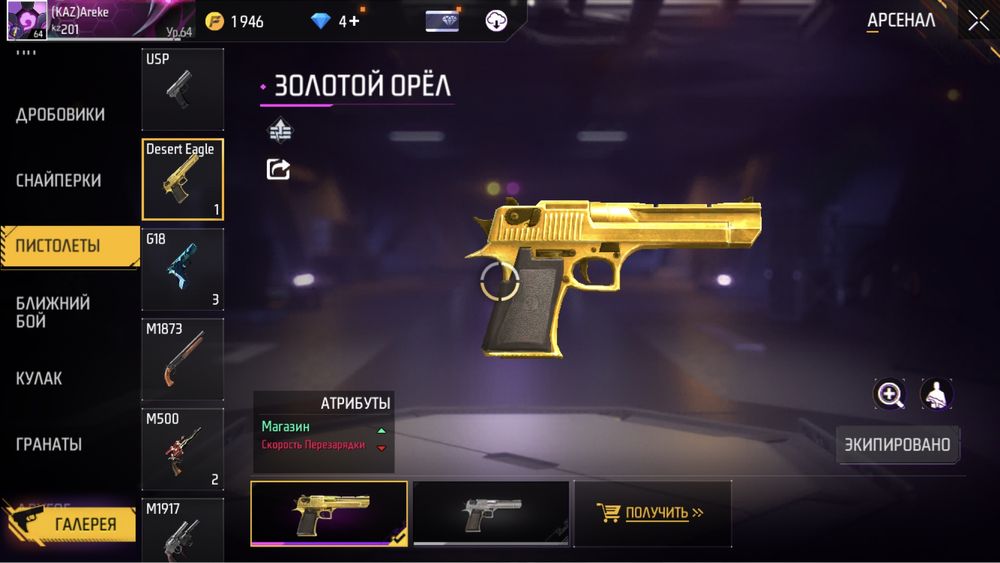1000x563 pixels.
Task: Select the M500 revolver slot
Action: click(x=182, y=449)
